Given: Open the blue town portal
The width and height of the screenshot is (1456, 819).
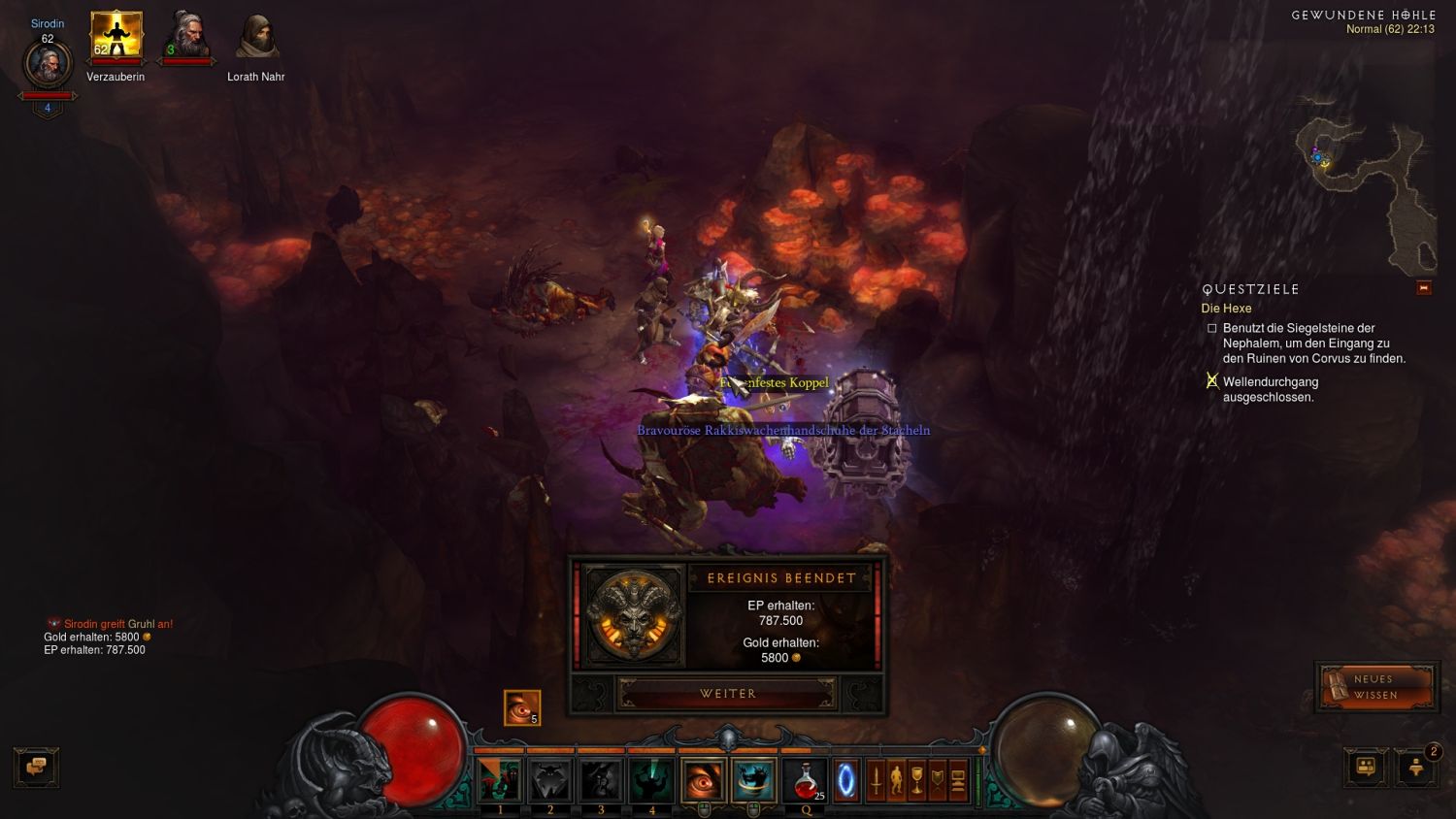Looking at the screenshot, I should [846, 780].
